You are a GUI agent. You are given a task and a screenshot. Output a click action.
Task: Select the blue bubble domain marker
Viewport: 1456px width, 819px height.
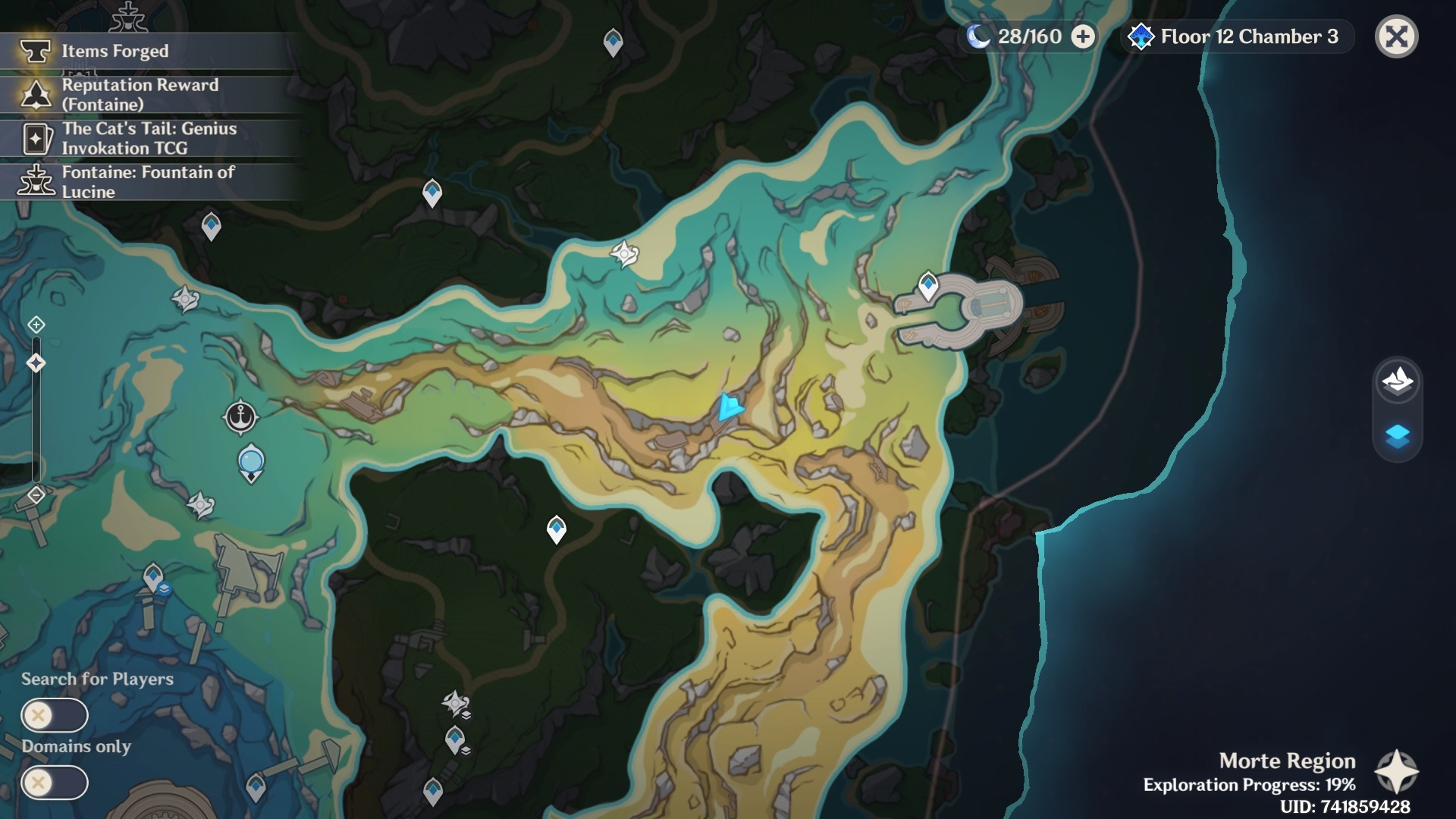(251, 463)
